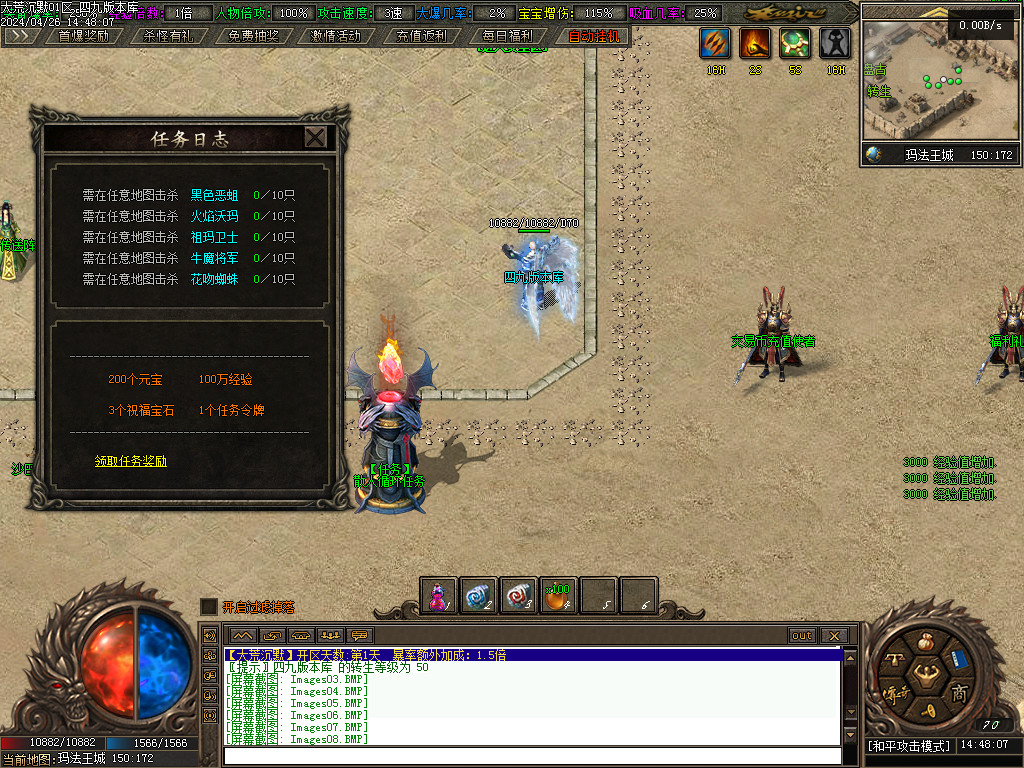The image size is (1024, 768).
Task: Close the 任务日志 quest log window
Action: click(x=315, y=138)
